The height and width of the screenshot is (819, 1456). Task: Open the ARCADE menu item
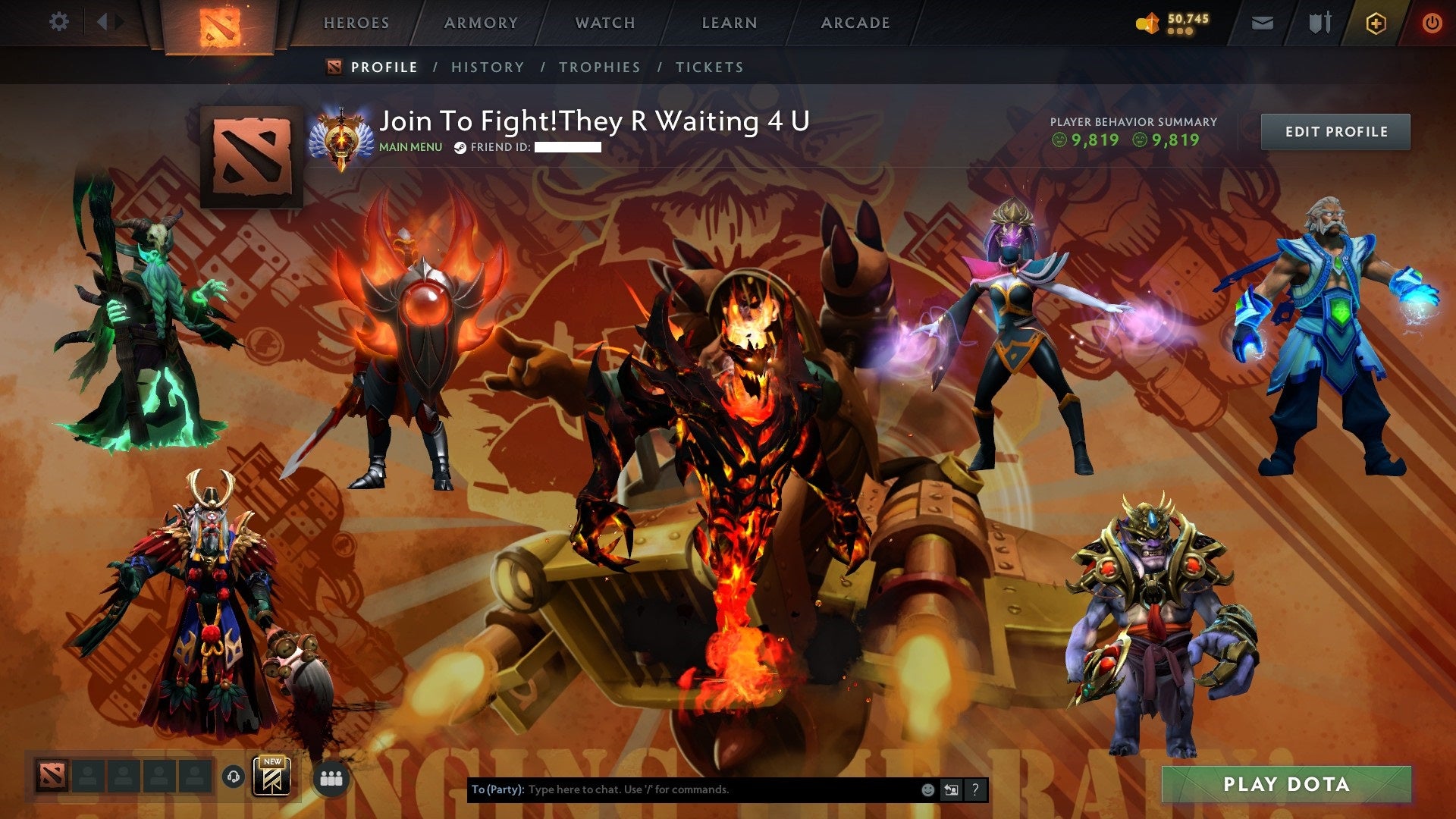855,23
